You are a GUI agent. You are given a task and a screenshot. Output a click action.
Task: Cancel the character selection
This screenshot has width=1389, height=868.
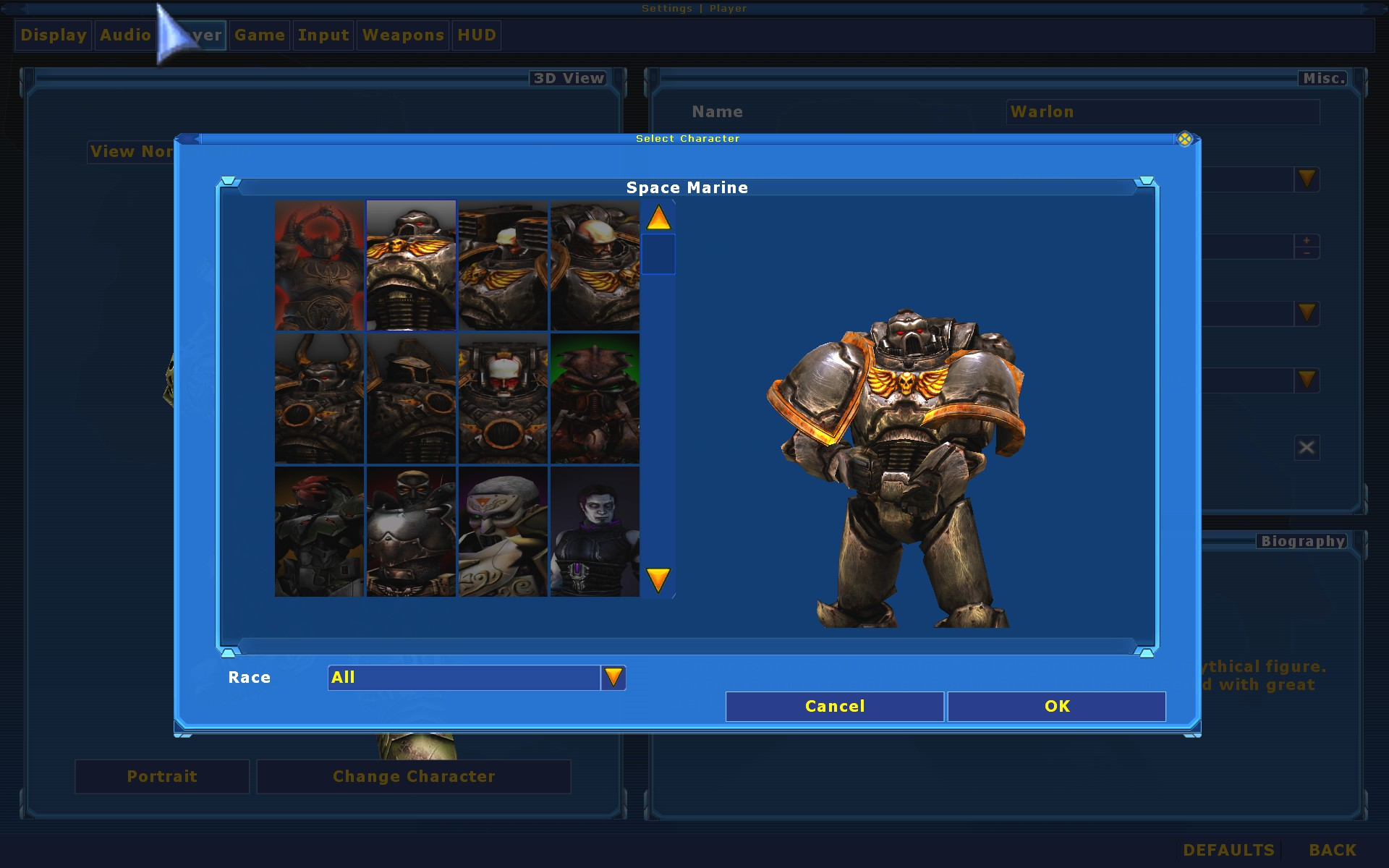coord(833,707)
